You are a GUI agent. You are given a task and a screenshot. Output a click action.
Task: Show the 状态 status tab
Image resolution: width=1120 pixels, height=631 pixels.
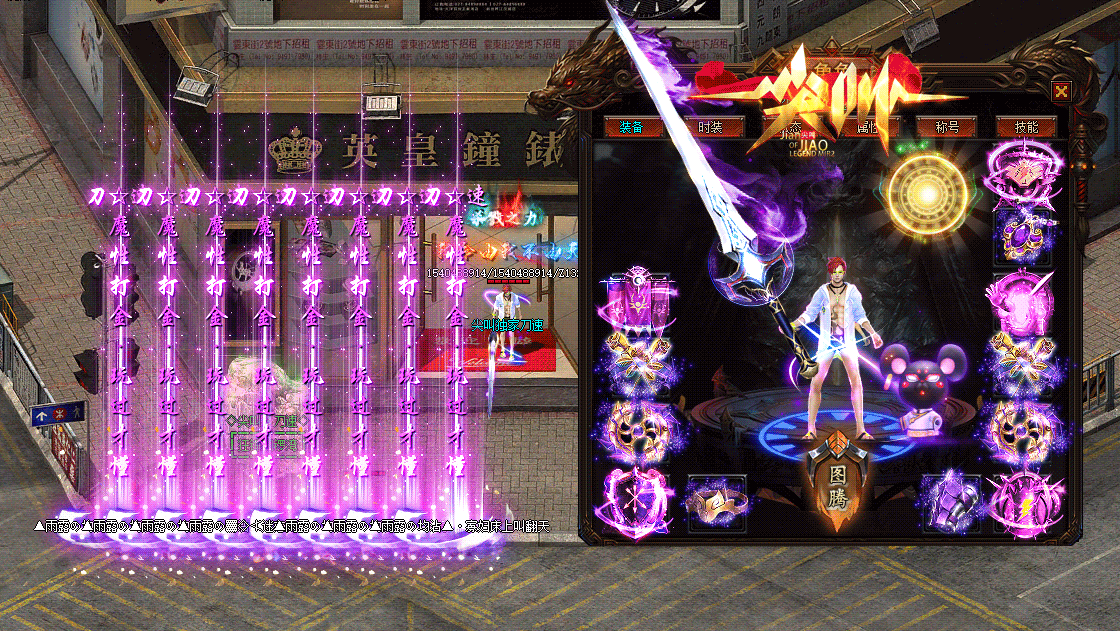click(x=791, y=127)
